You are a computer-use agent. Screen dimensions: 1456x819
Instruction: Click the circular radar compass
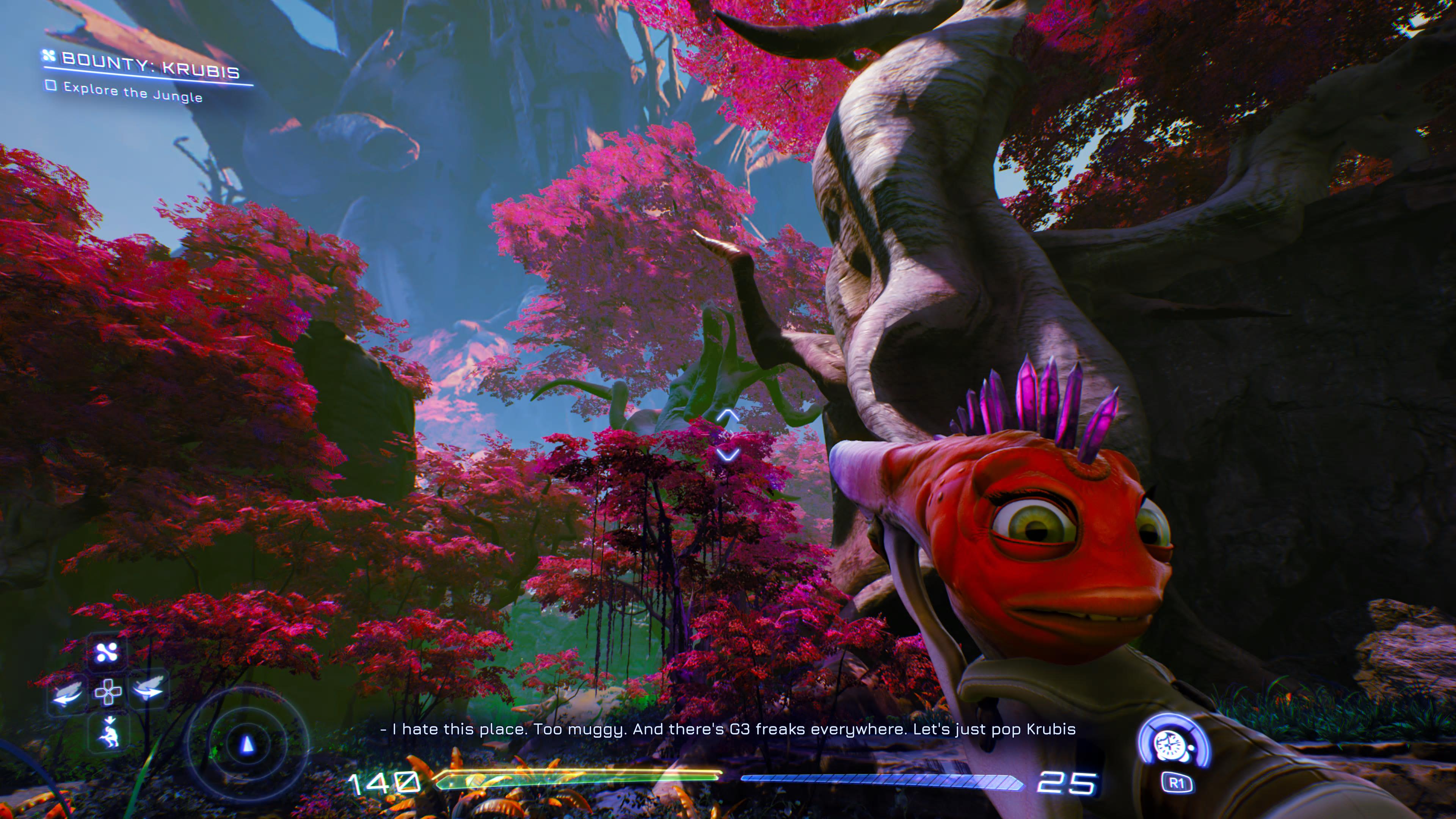click(x=247, y=744)
